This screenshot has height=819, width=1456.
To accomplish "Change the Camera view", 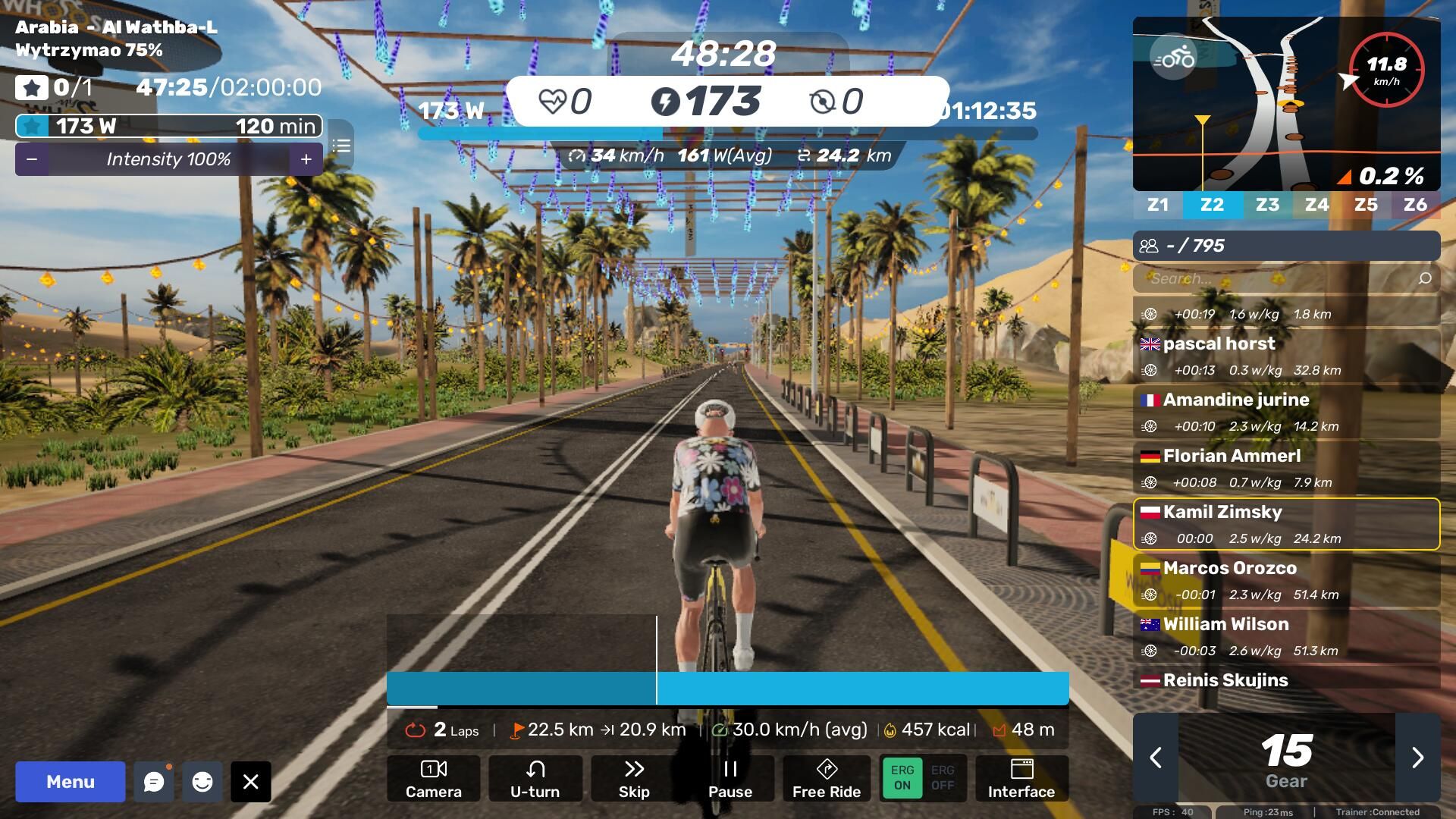I will [433, 779].
